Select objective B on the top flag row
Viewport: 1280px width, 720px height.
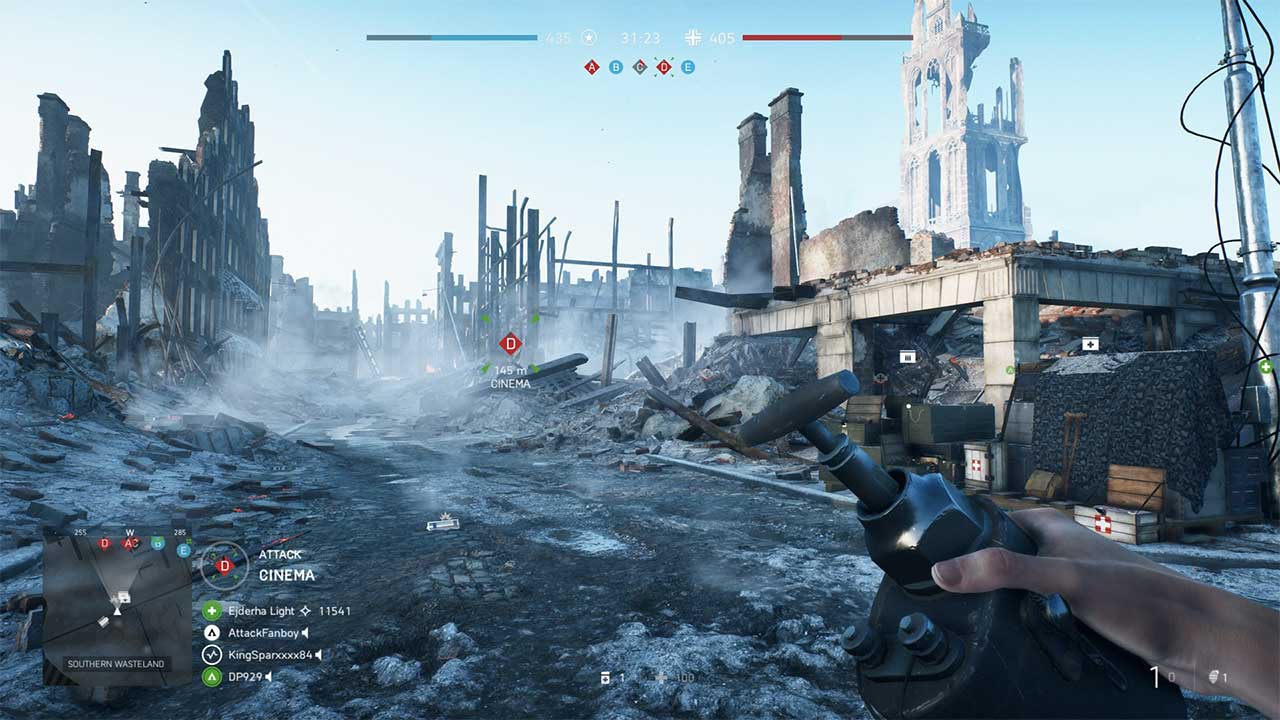coord(615,67)
